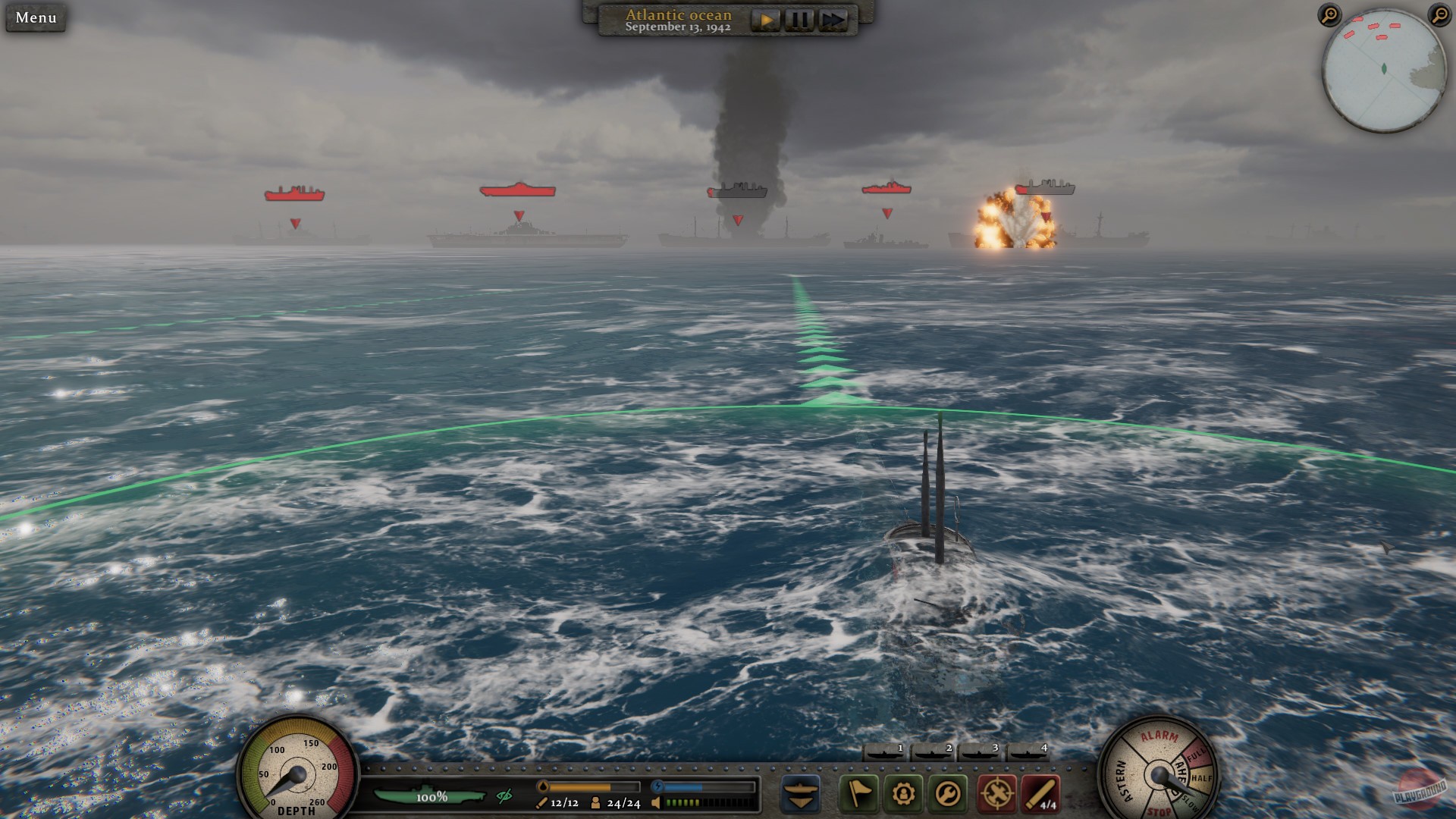The height and width of the screenshot is (819, 1456).
Task: Open the Menu
Action: tap(34, 19)
